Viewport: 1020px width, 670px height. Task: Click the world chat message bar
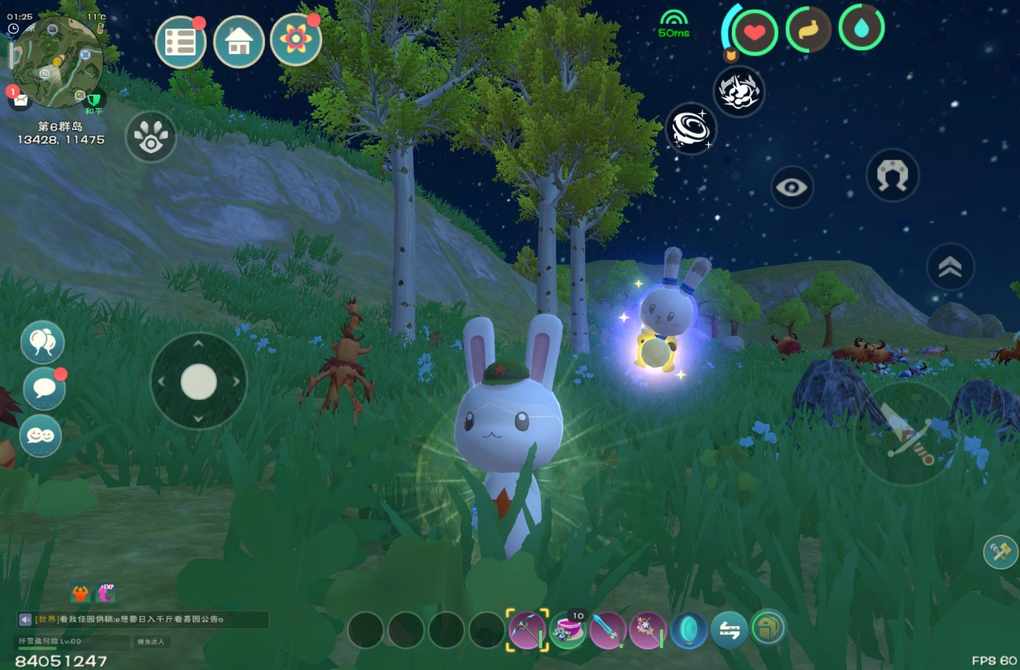click(143, 620)
